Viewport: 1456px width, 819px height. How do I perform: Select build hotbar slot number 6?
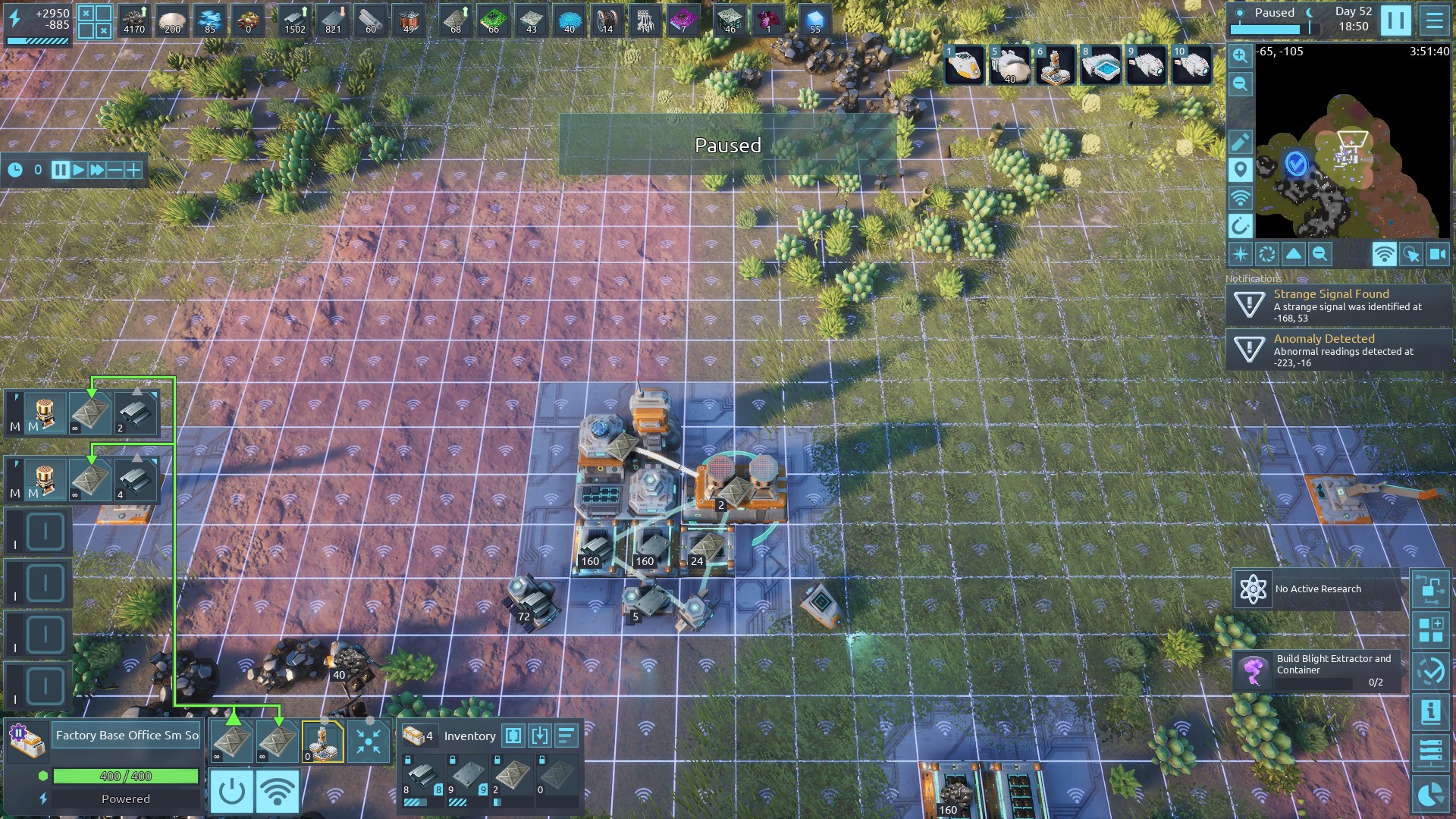pos(1055,66)
